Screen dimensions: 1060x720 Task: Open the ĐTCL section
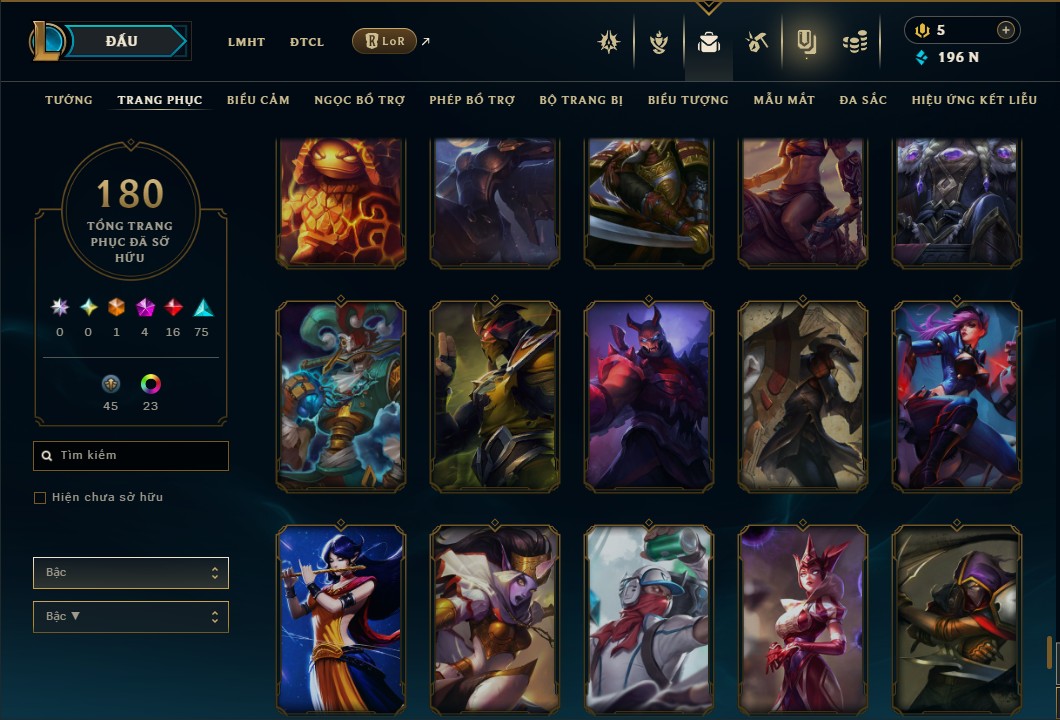307,42
